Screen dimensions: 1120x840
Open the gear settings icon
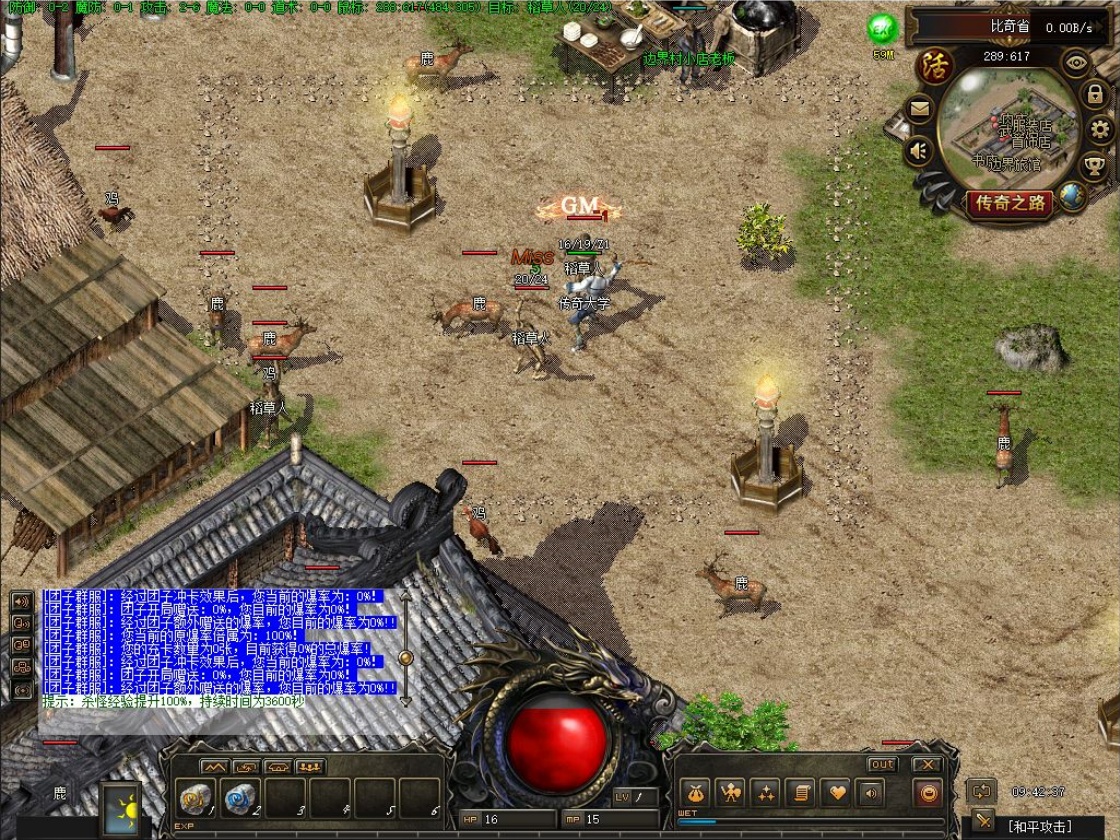pyautogui.click(x=1100, y=130)
